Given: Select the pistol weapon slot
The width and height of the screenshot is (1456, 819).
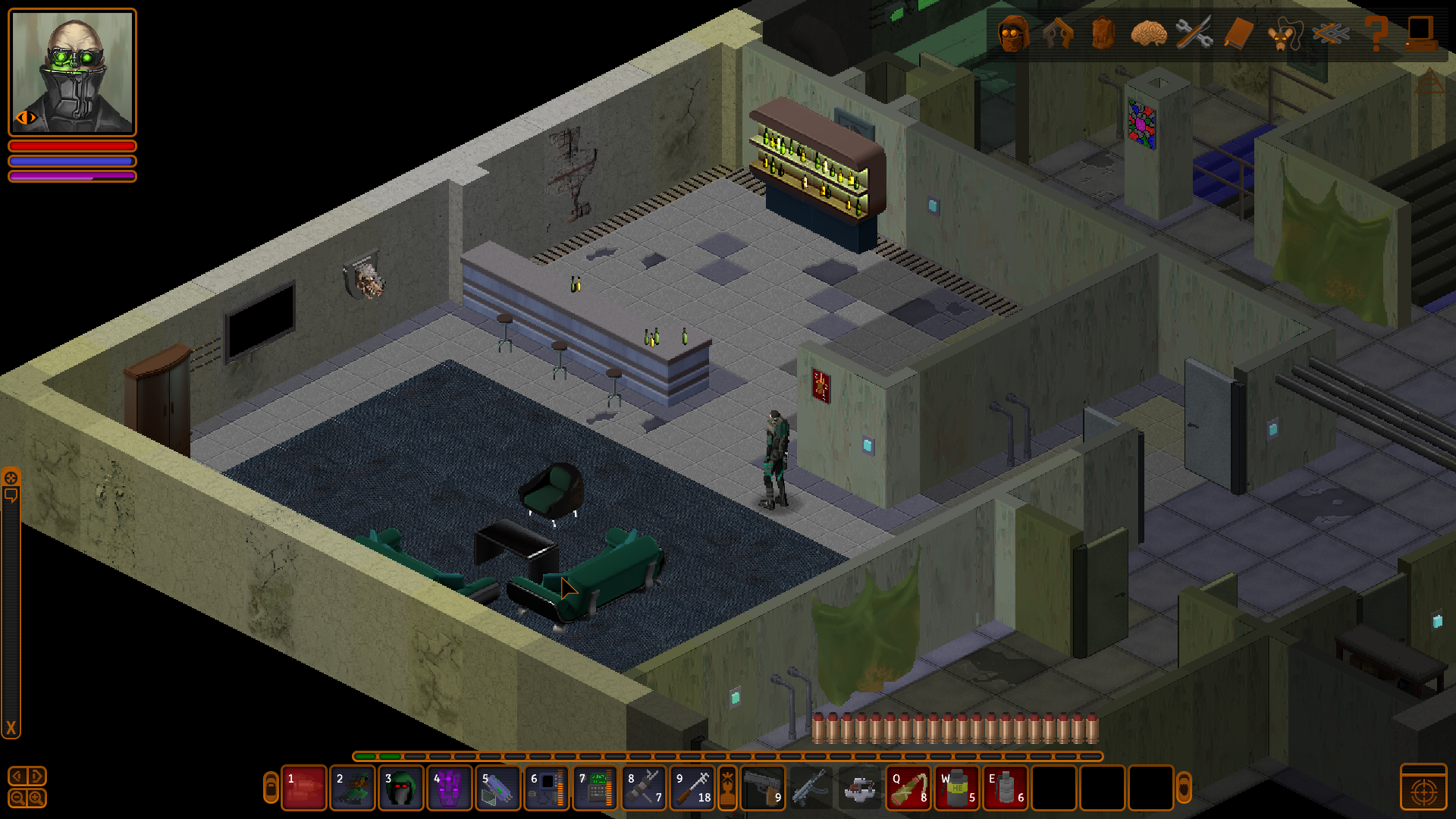Looking at the screenshot, I should [x=763, y=788].
